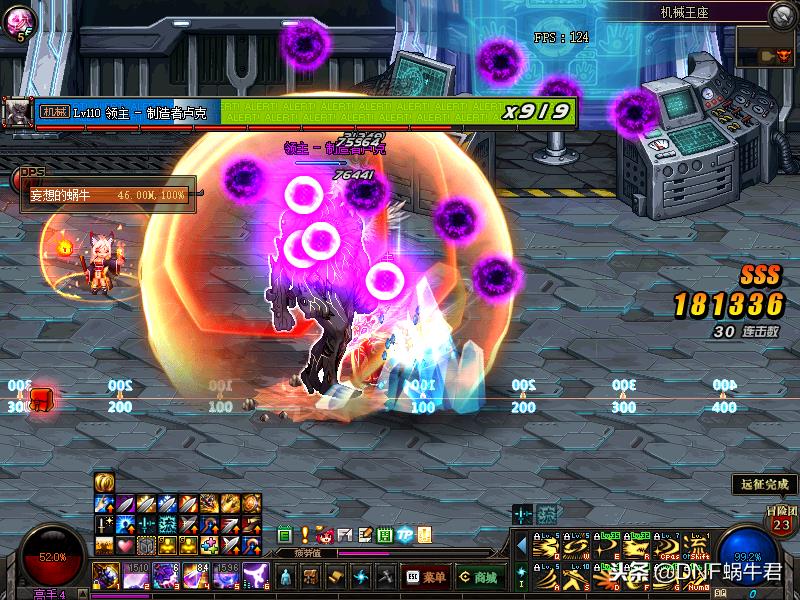This screenshot has height=600, width=800.
Task: Open the character info silhouette icon
Action: click(x=286, y=577)
